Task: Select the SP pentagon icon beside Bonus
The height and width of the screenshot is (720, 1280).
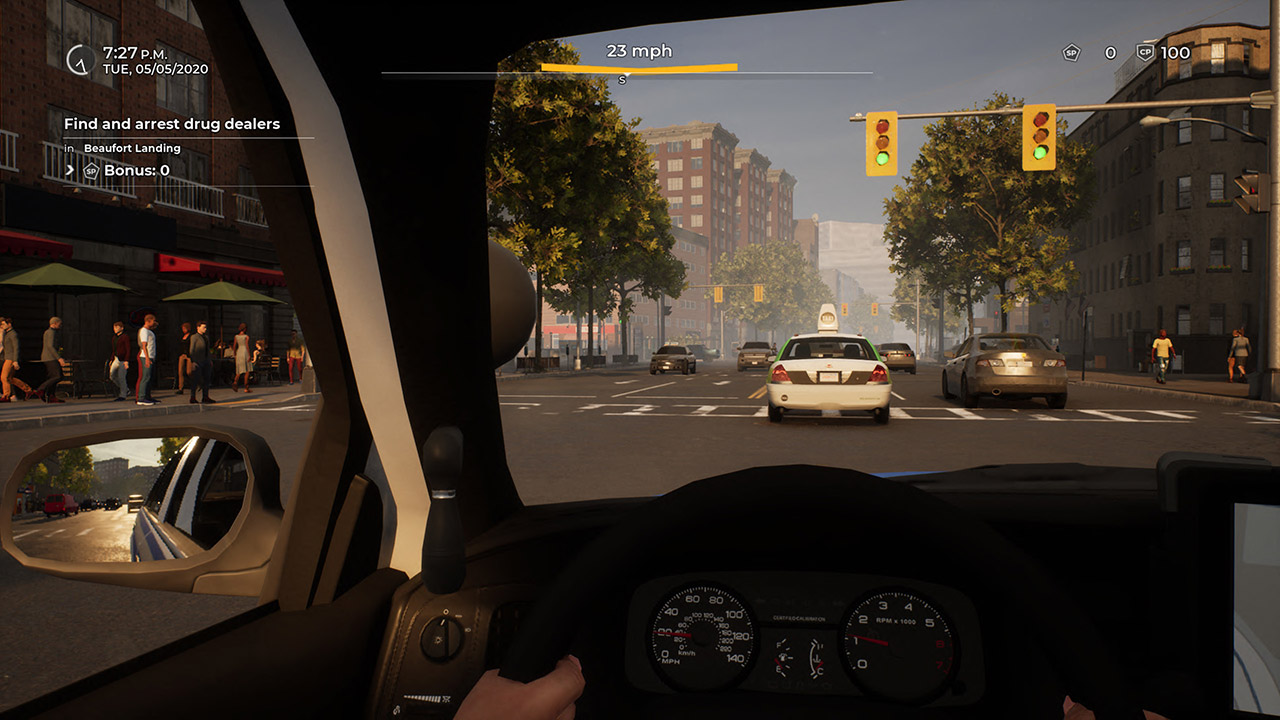Action: 92,170
